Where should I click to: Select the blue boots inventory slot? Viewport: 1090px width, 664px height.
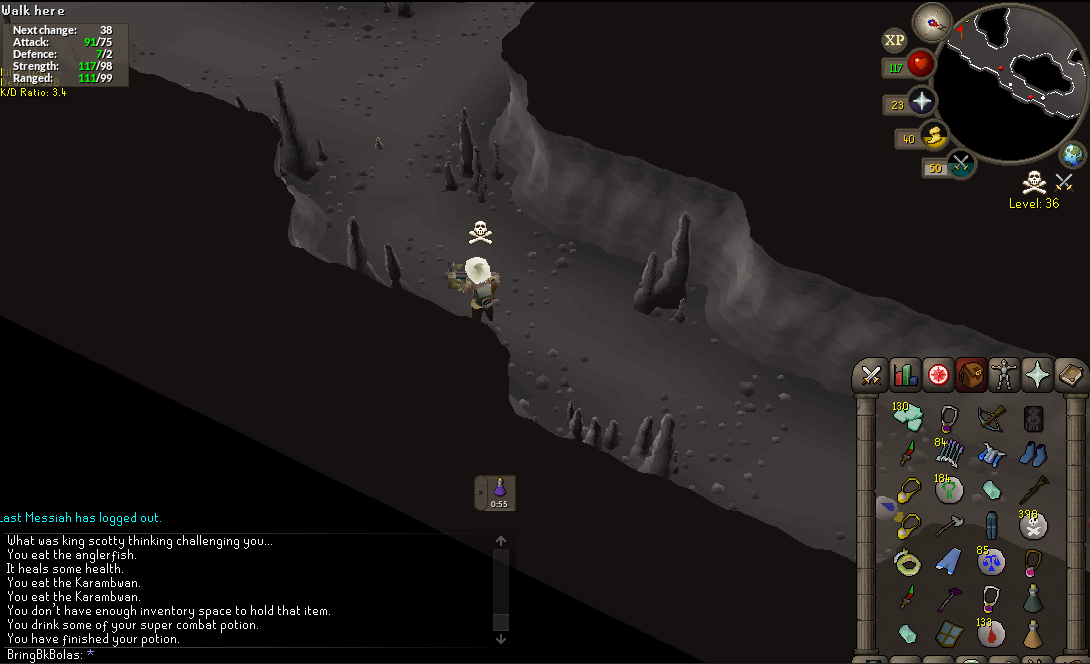pos(1033,454)
